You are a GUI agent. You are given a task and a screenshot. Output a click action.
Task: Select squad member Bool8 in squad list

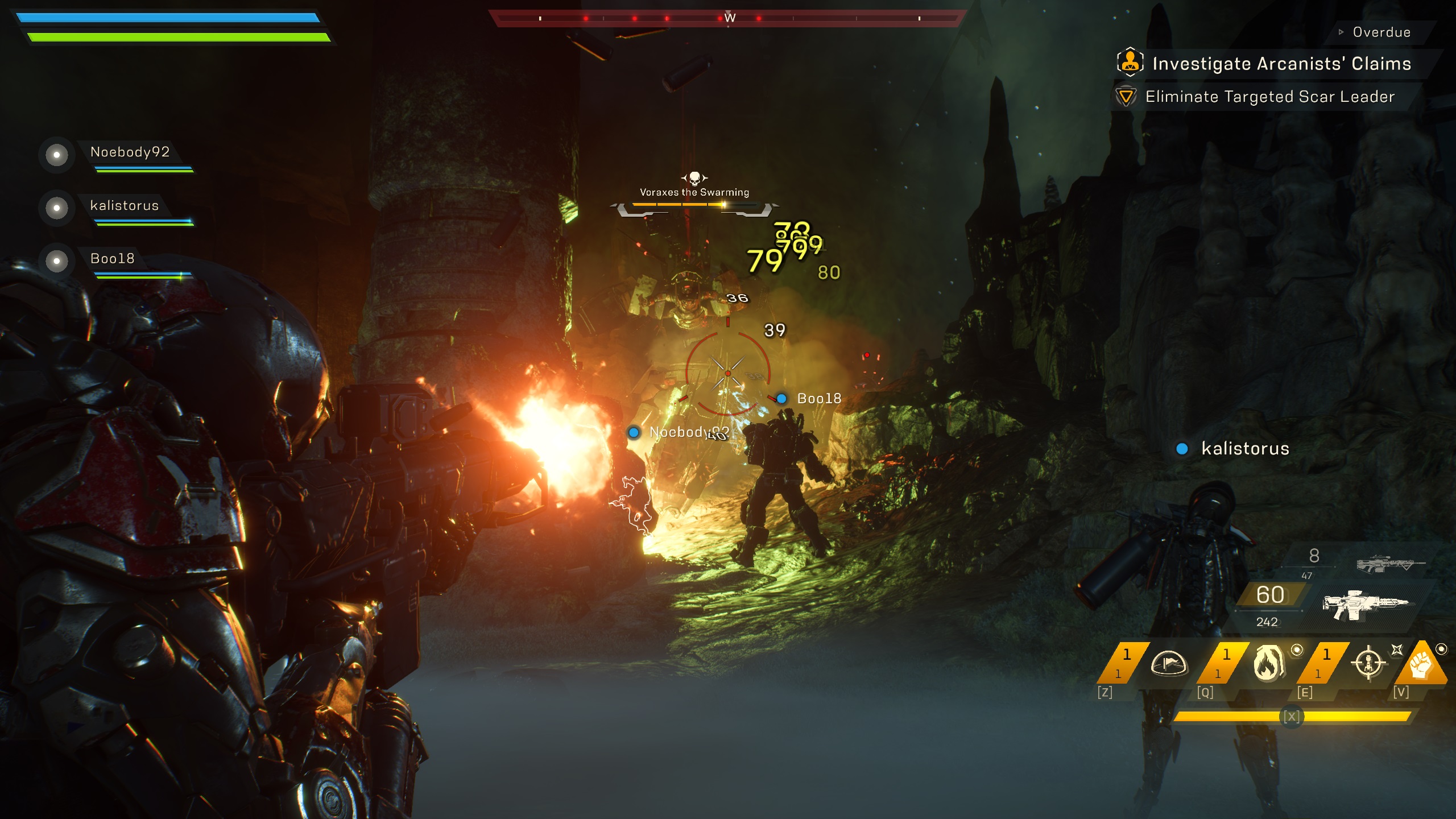click(113, 259)
